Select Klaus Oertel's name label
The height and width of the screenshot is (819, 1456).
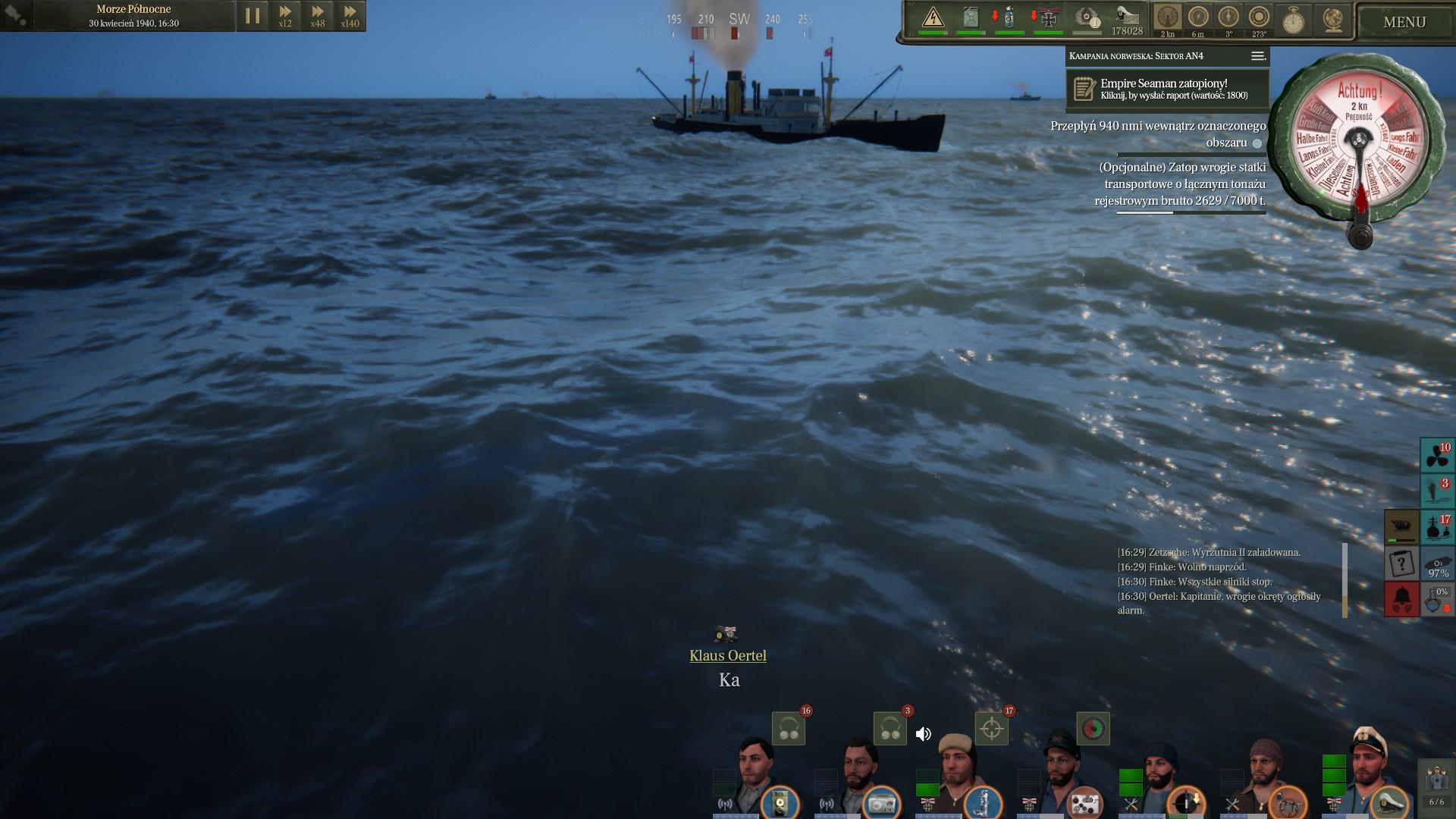point(728,656)
